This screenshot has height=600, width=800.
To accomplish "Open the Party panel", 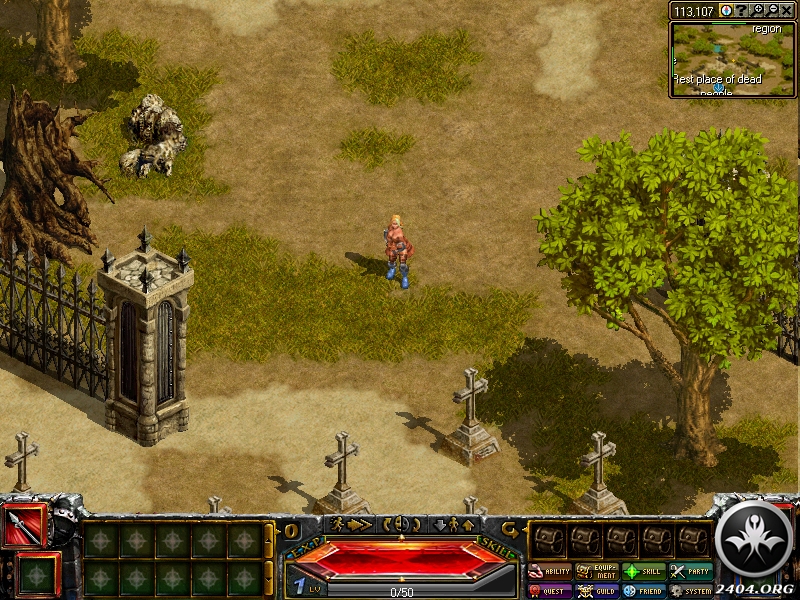I will click(x=691, y=571).
